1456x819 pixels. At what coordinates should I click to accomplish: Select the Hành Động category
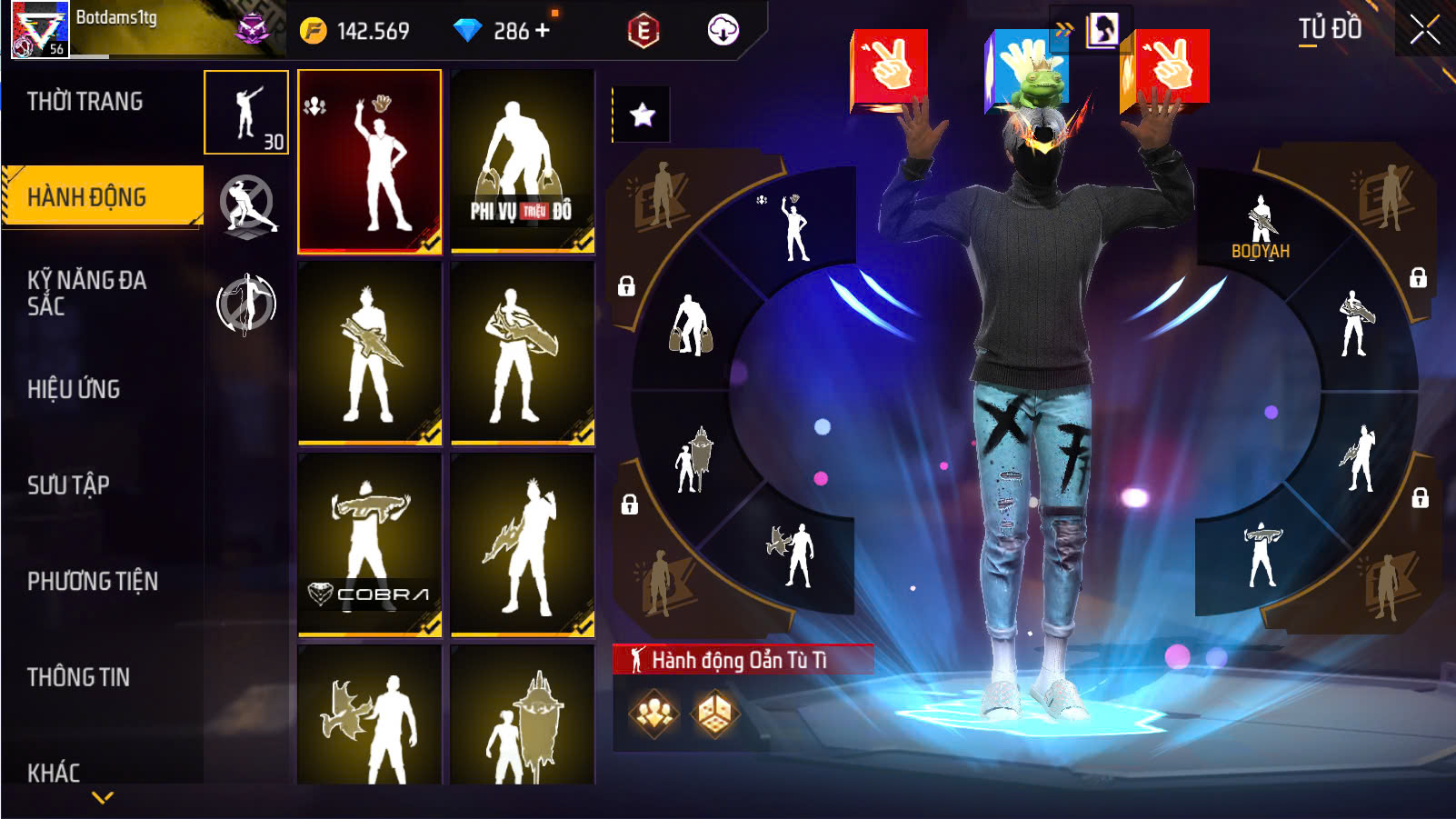87,197
